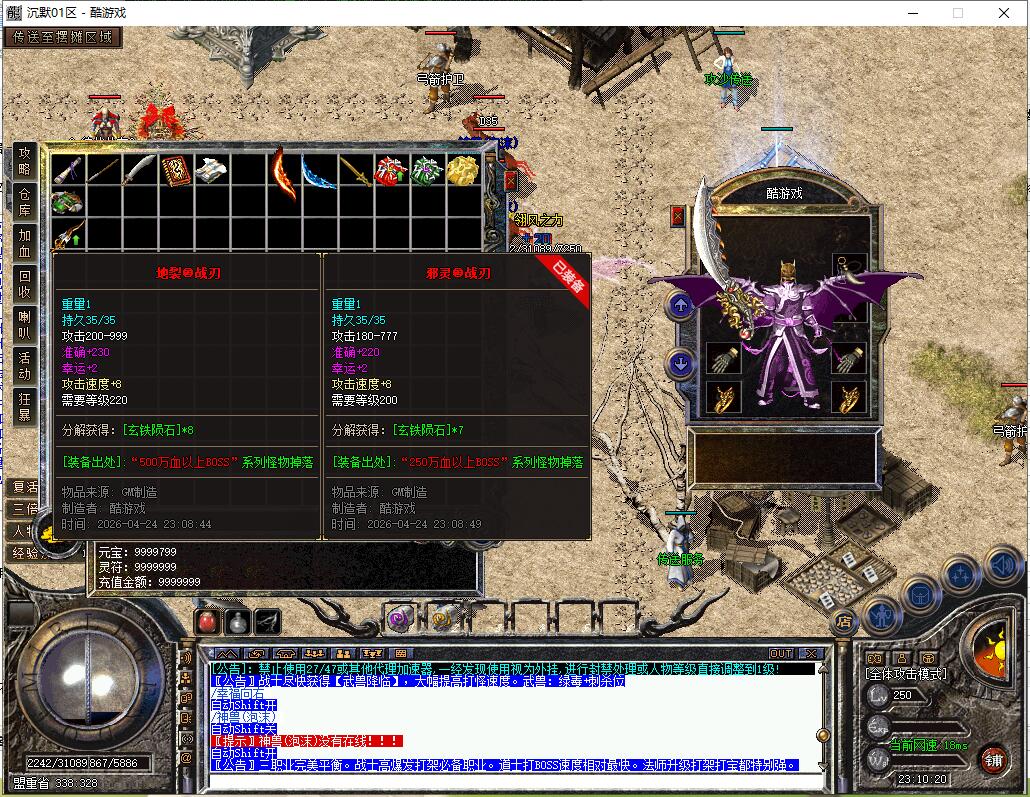Select the red gift box item
This screenshot has width=1030, height=797.
pos(390,170)
